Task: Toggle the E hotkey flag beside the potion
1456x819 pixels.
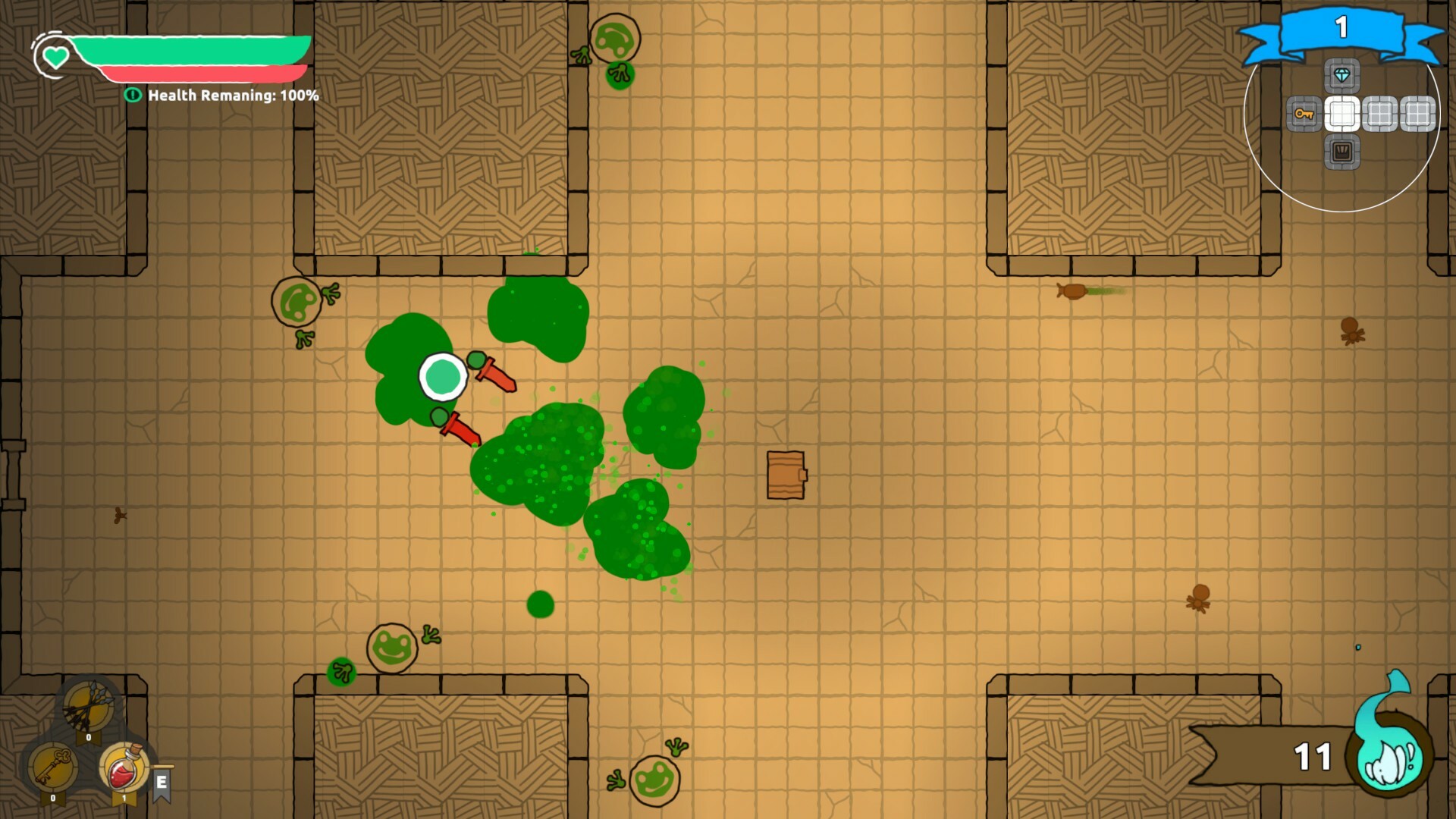Action: 162,783
